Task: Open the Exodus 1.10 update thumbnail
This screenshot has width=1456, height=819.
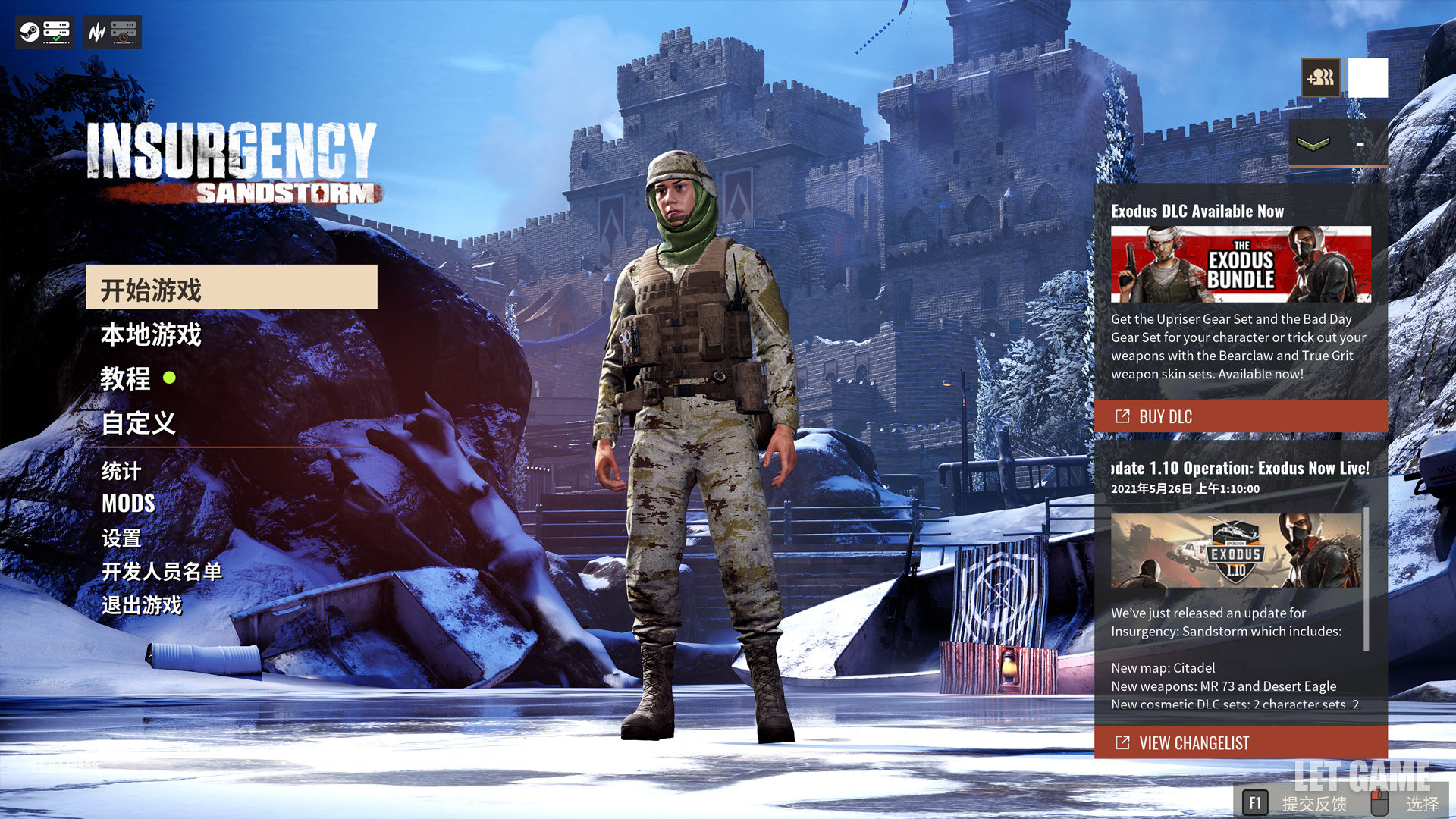Action: point(1236,551)
